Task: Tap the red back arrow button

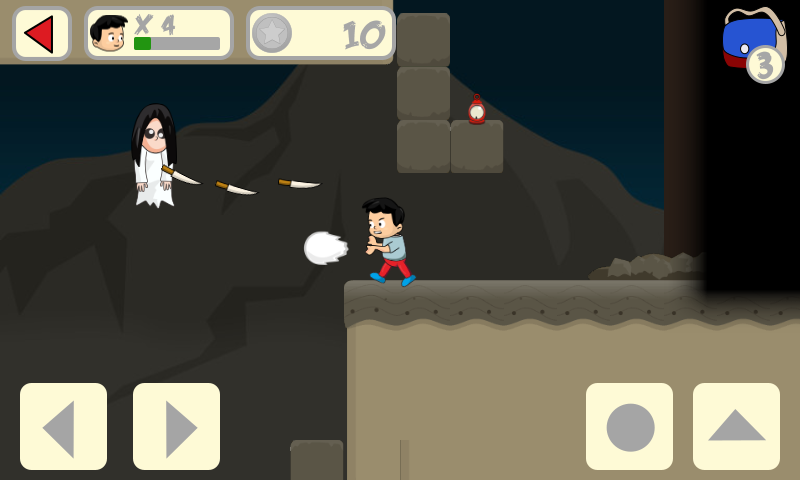Action: (x=41, y=34)
